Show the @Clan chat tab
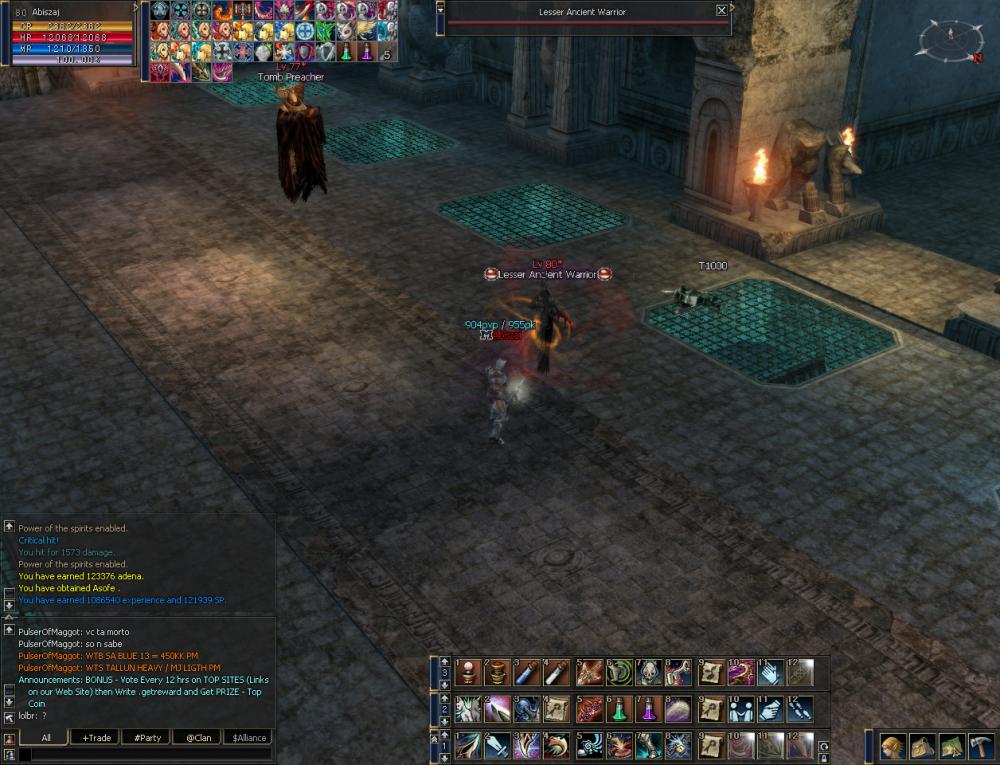1000x765 pixels. (196, 738)
